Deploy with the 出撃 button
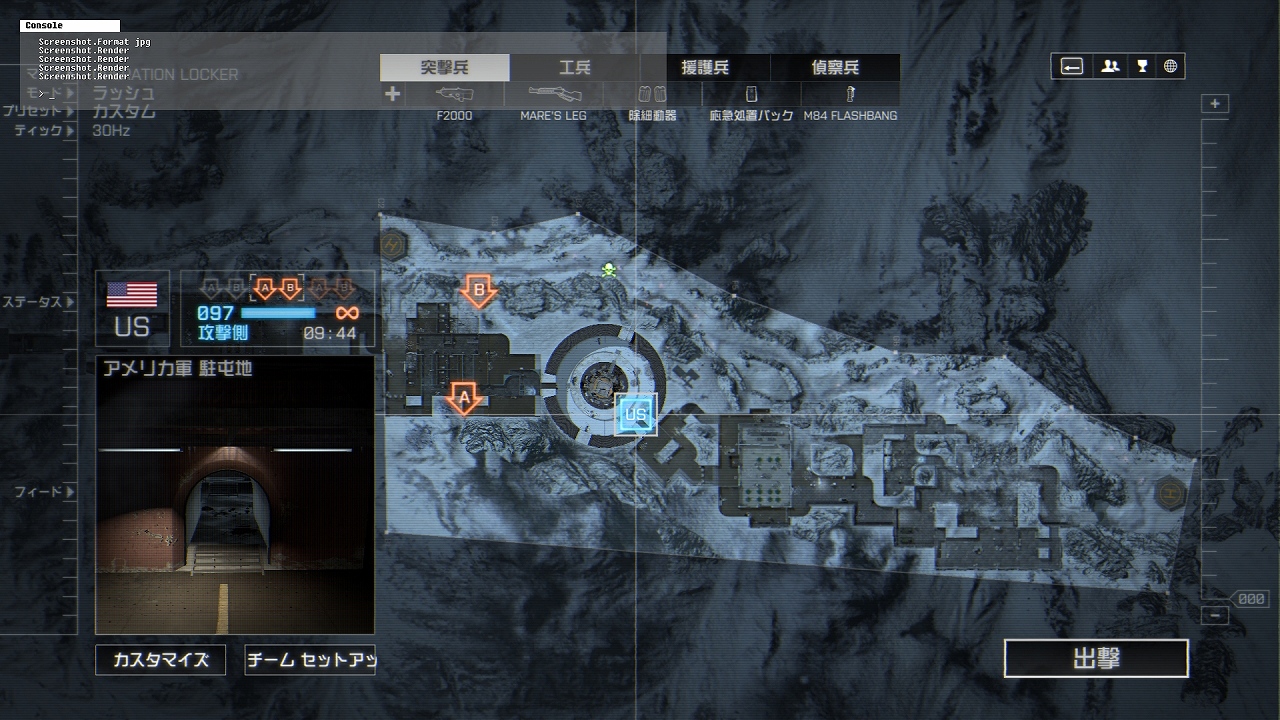 pyautogui.click(x=1096, y=659)
